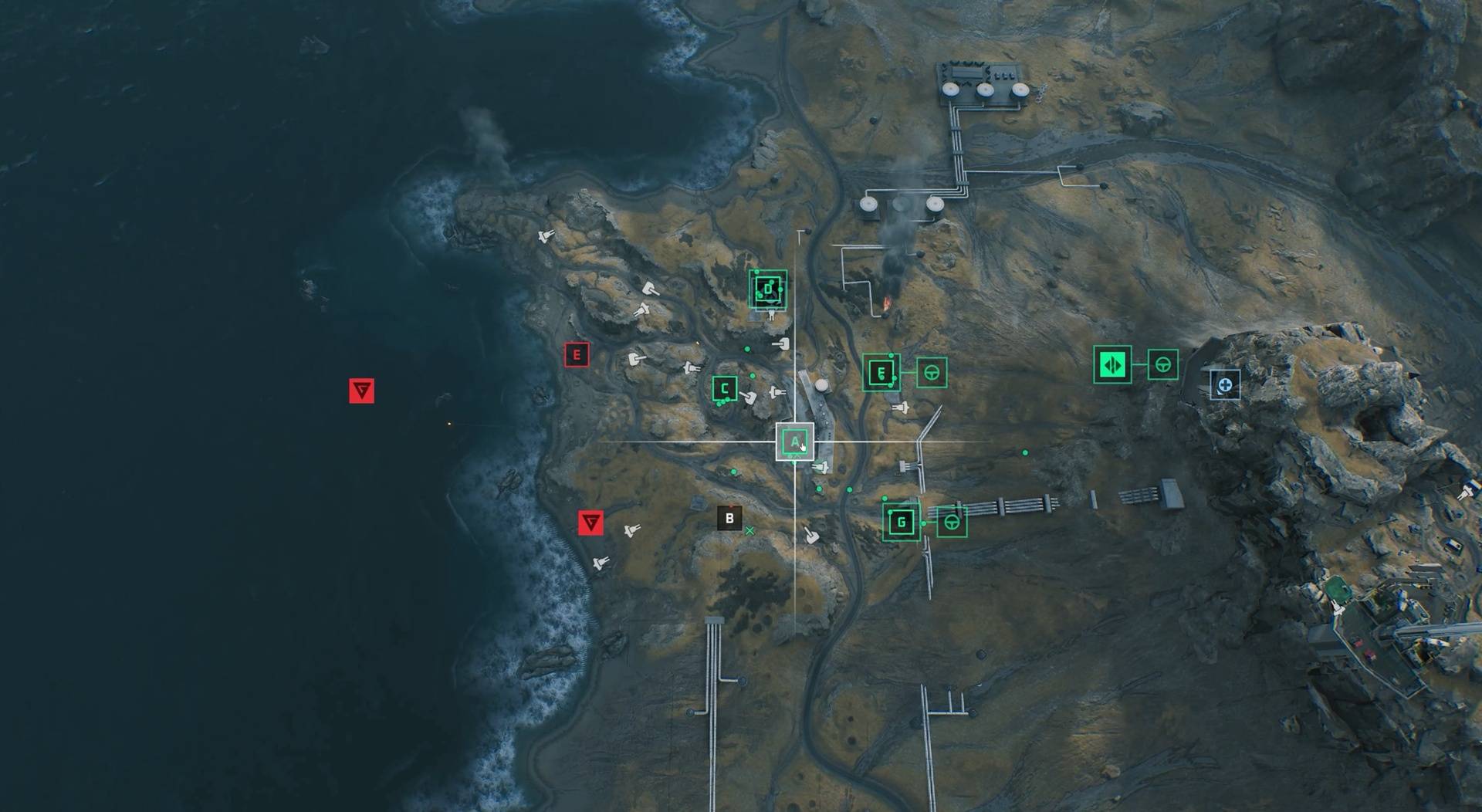Choose neutral objective B marker
This screenshot has width=1482, height=812.
point(729,519)
